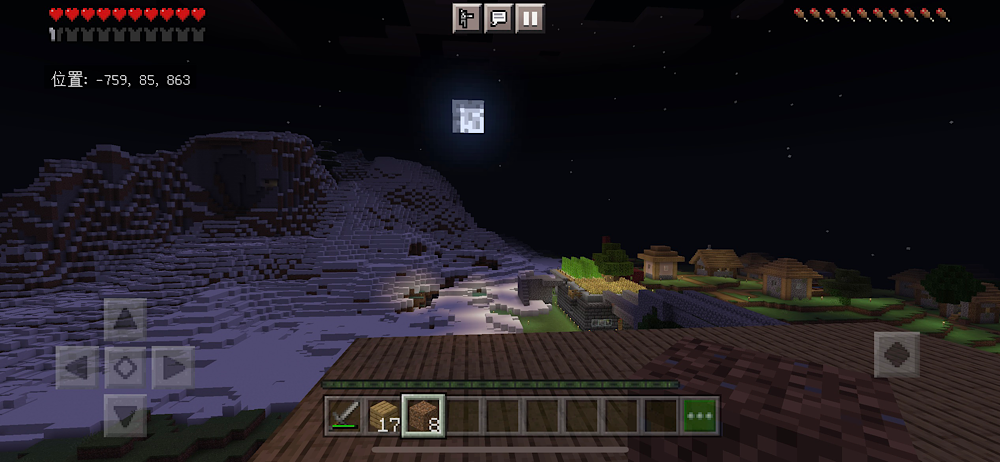Tap the strafe left arrow

point(77,367)
